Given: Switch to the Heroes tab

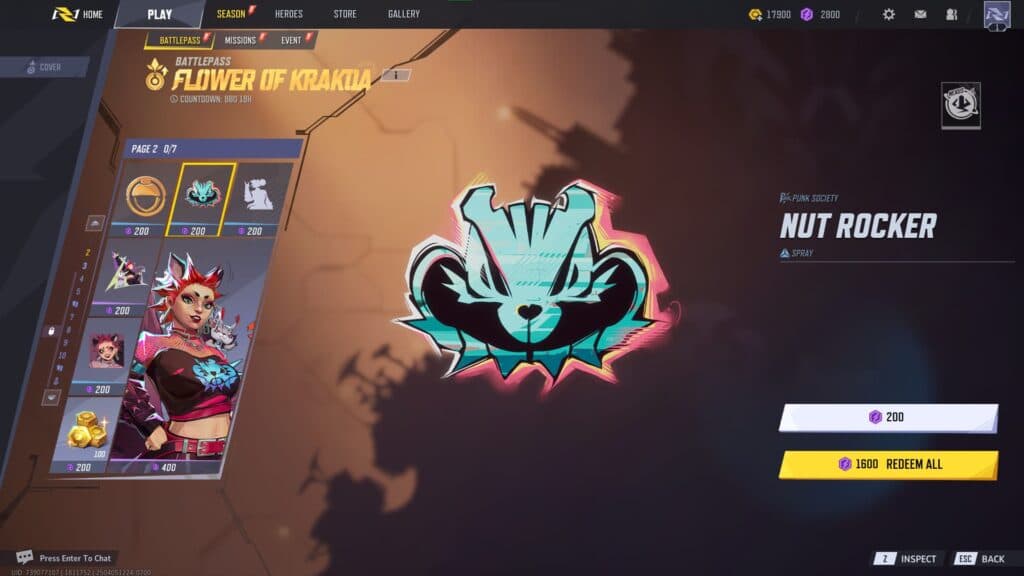Looking at the screenshot, I should (x=288, y=14).
